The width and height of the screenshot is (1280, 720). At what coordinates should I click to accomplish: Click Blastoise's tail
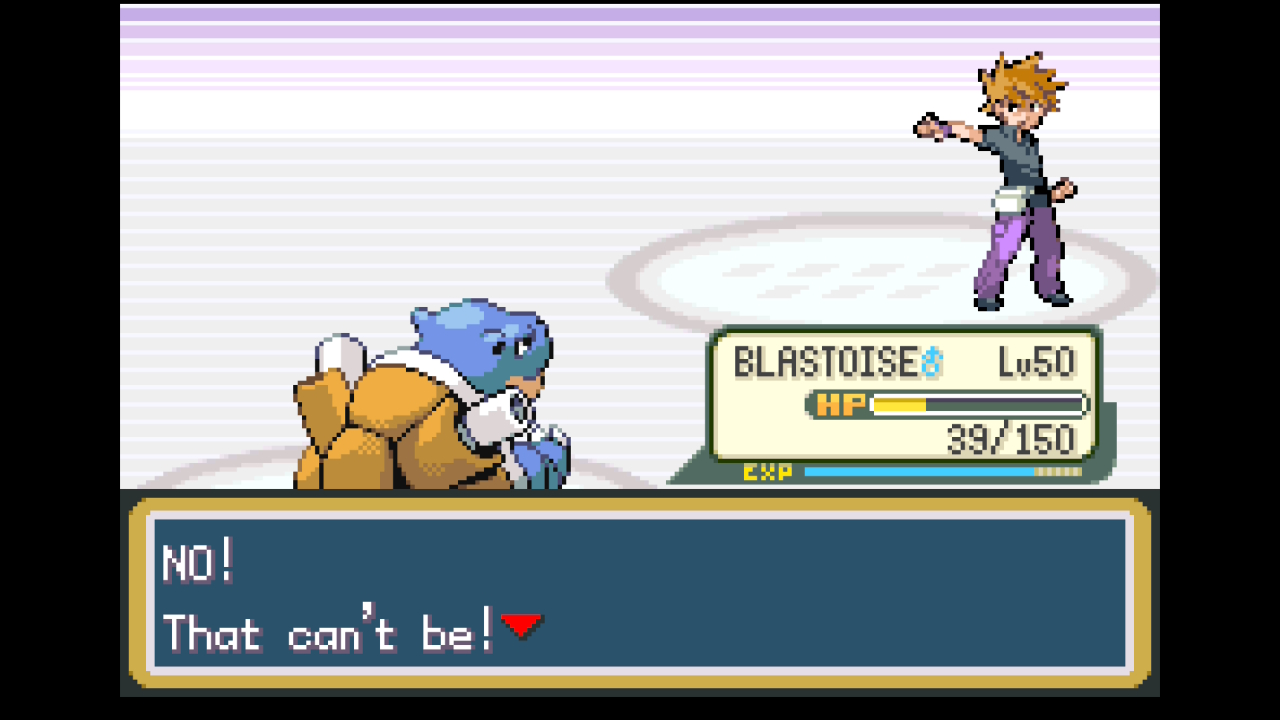point(340,355)
